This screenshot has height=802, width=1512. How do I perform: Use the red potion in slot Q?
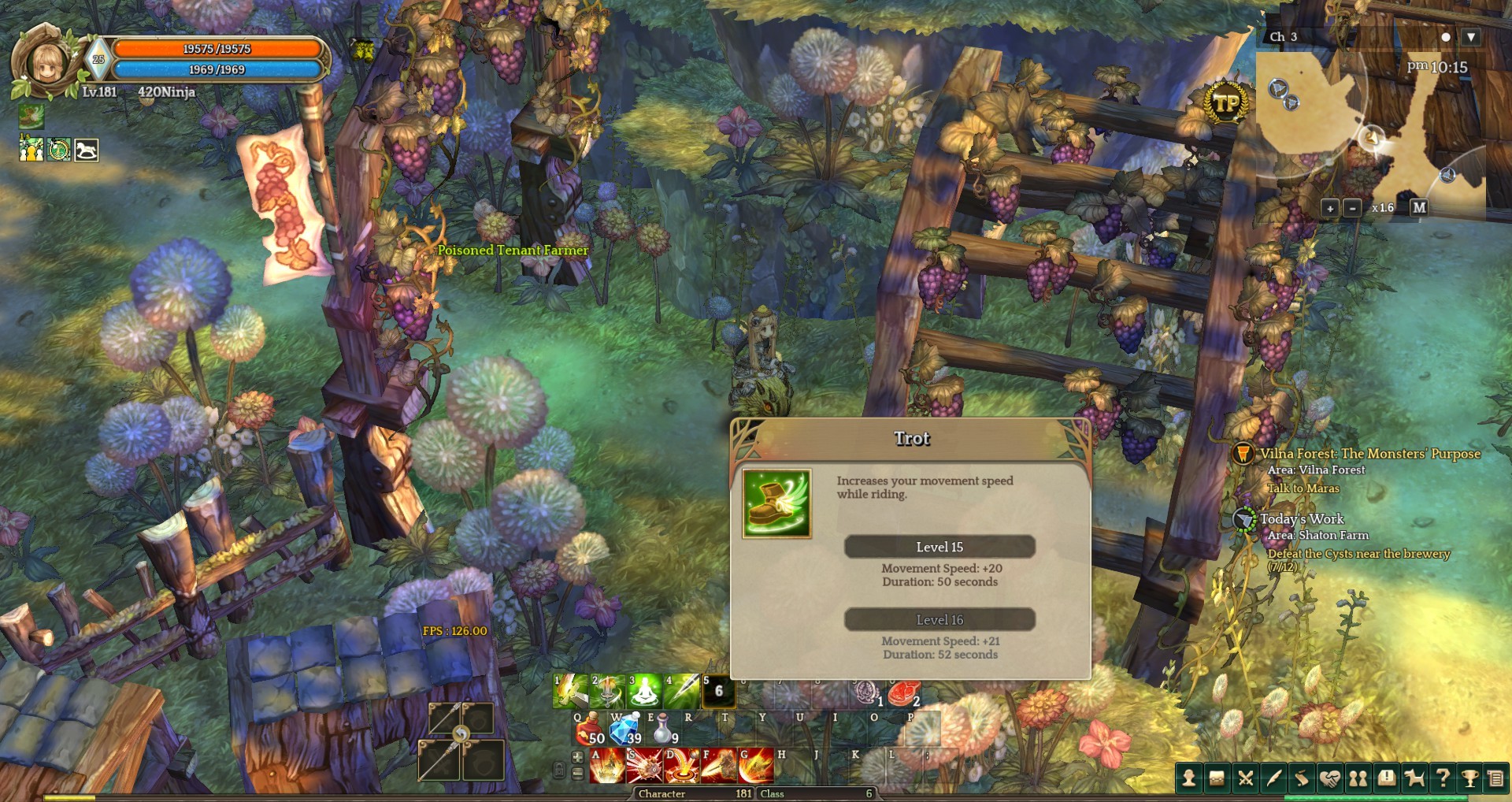point(589,730)
